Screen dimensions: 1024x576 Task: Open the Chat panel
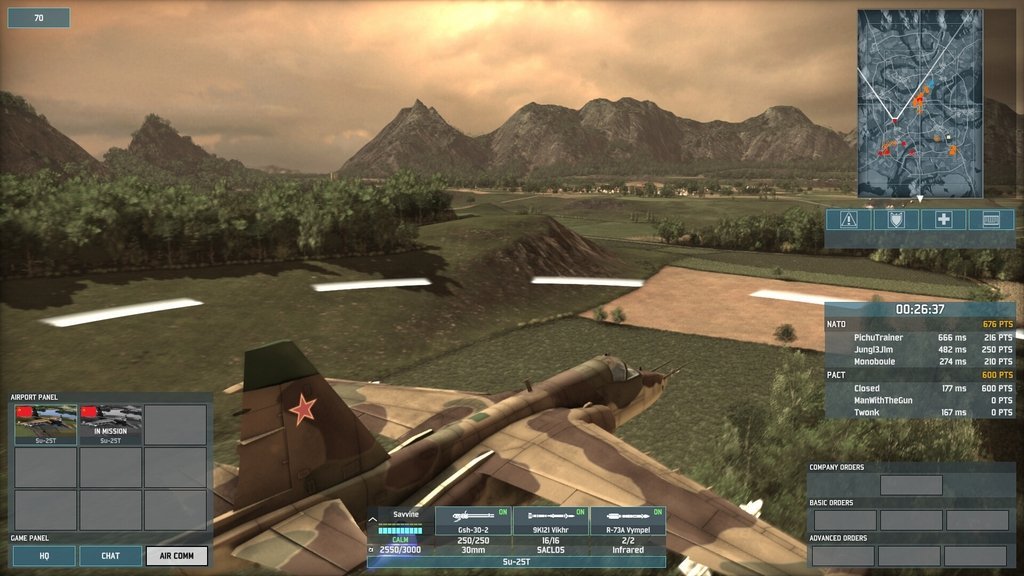(110, 555)
